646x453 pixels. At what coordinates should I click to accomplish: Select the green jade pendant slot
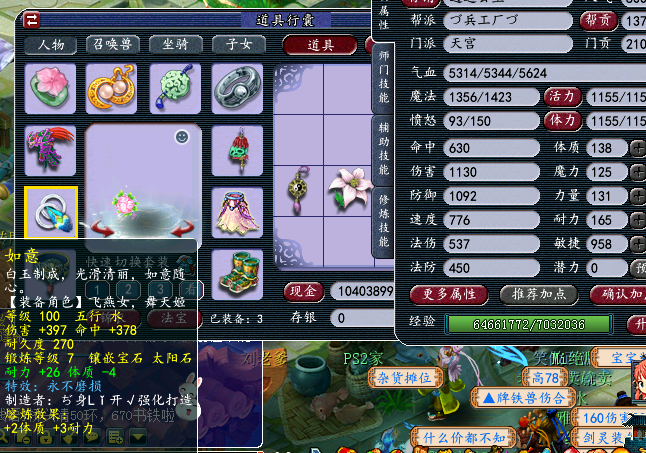click(x=174, y=88)
